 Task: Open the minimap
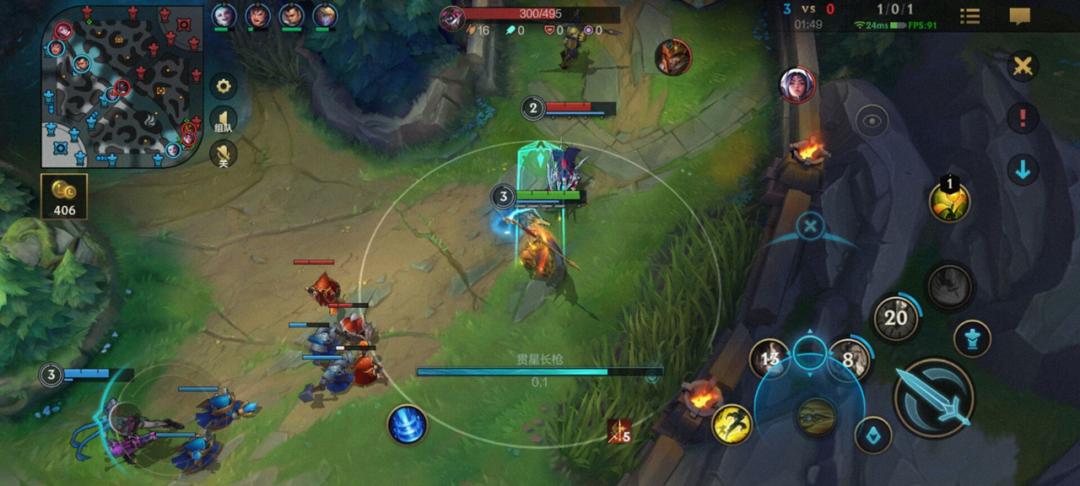[x=122, y=87]
